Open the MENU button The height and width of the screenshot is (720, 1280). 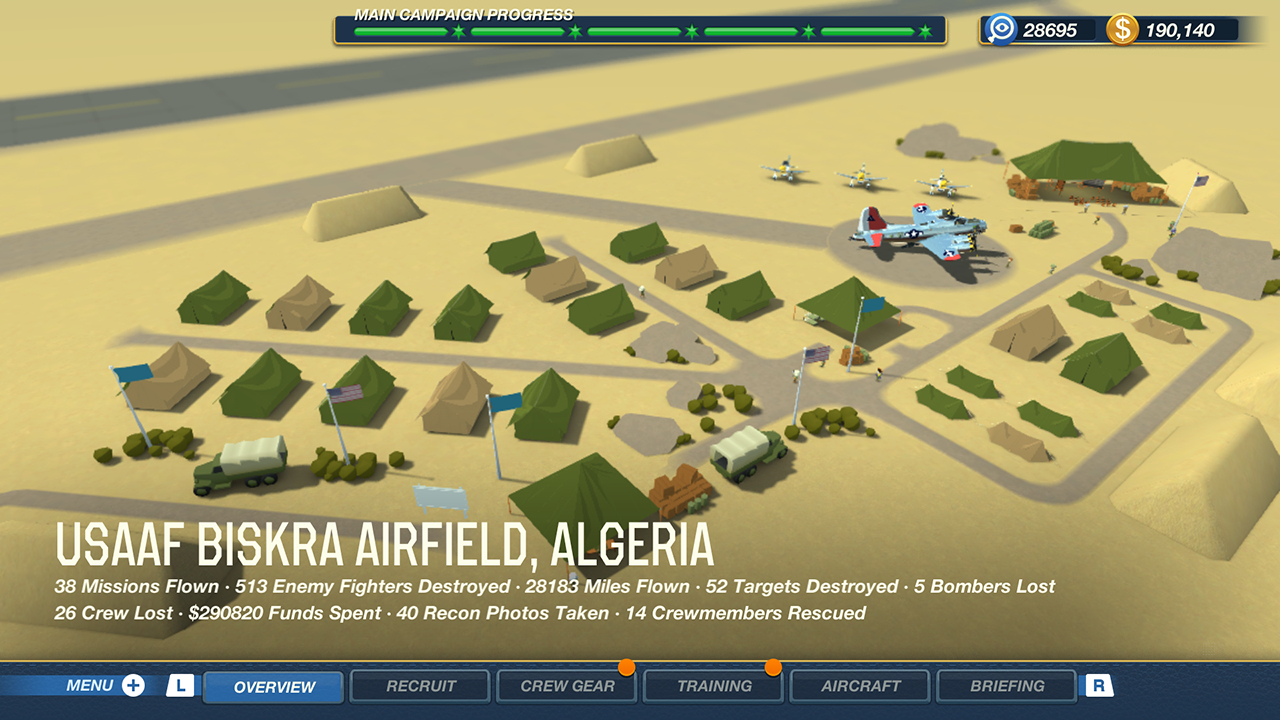click(x=95, y=685)
